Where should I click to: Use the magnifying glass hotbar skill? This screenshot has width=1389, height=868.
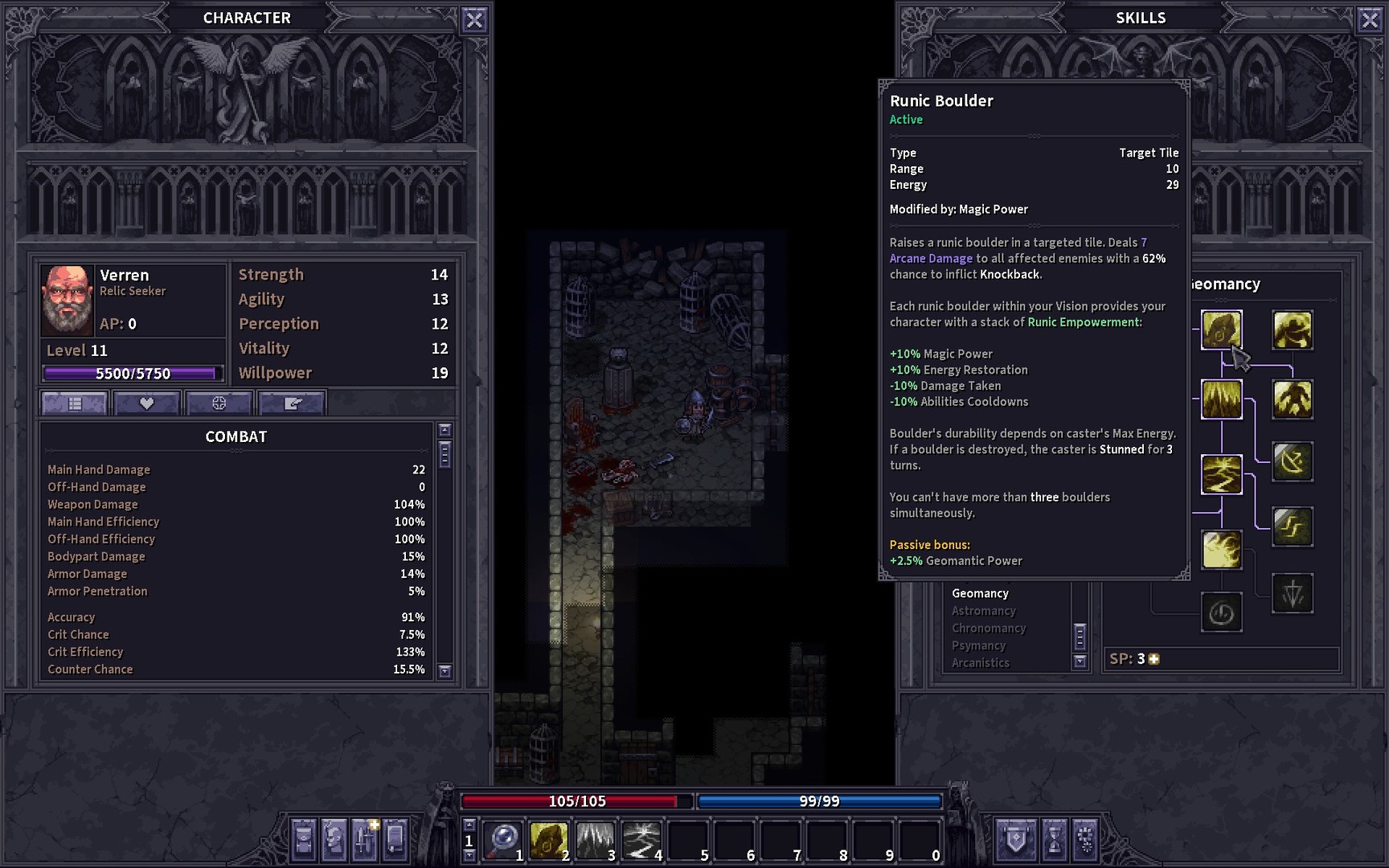[x=504, y=840]
